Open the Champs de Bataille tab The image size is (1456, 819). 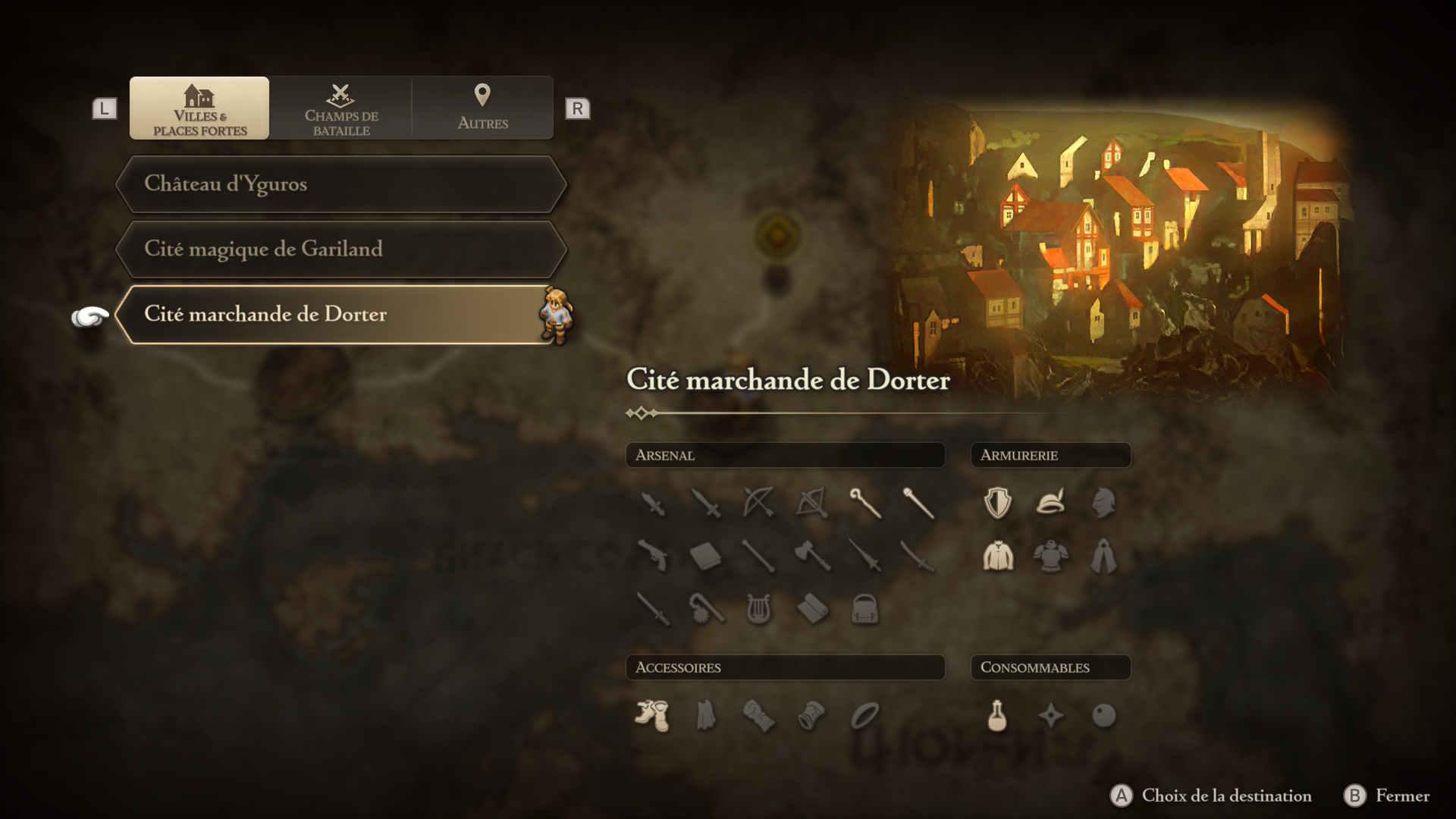[341, 108]
